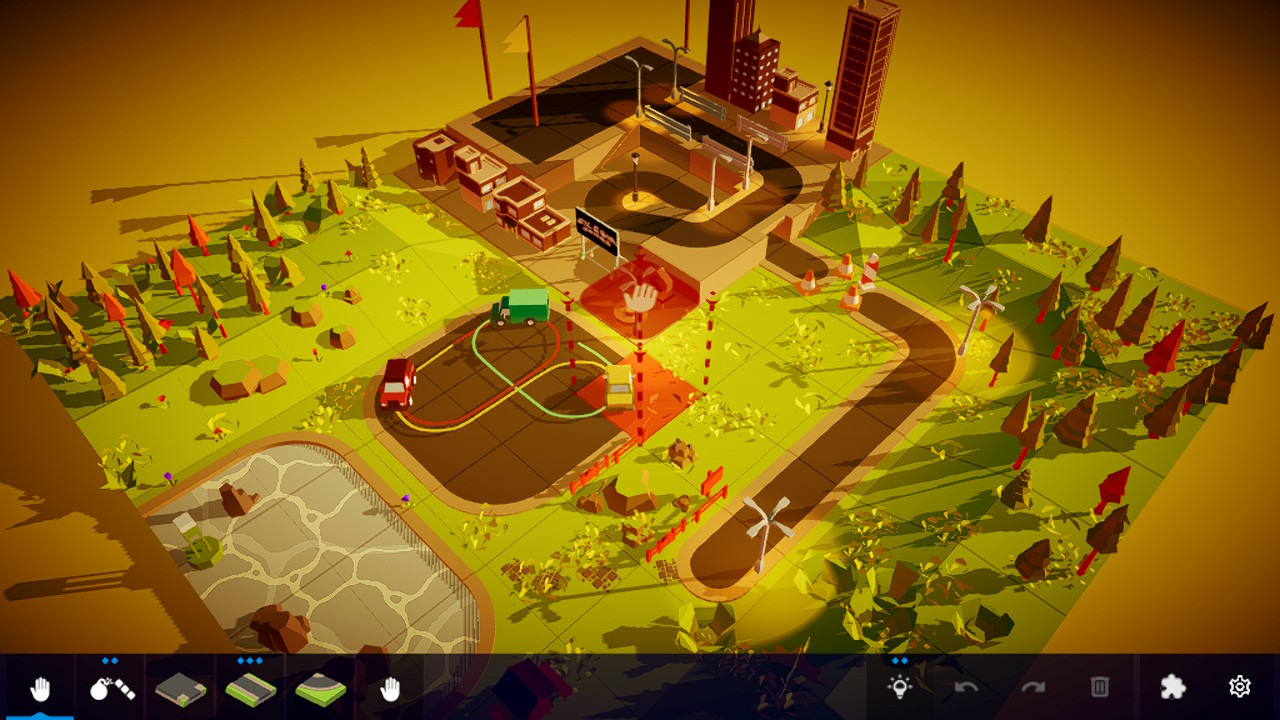The height and width of the screenshot is (720, 1280).
Task: Undo the last action
Action: pos(965,687)
